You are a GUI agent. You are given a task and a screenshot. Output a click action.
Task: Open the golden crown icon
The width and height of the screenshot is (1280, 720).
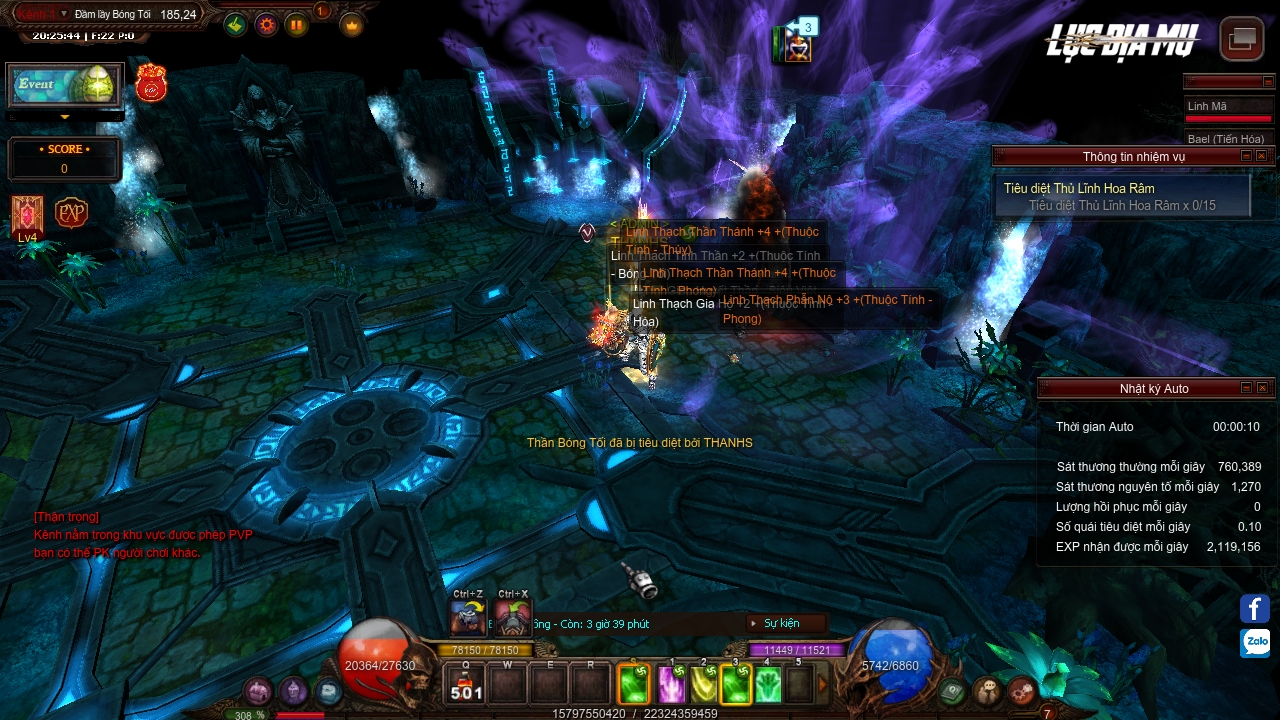[352, 25]
